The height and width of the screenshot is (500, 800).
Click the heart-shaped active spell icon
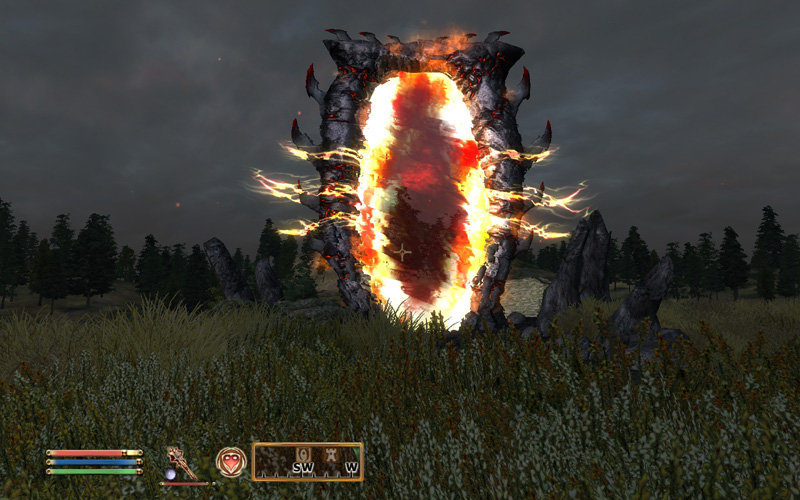click(231, 461)
